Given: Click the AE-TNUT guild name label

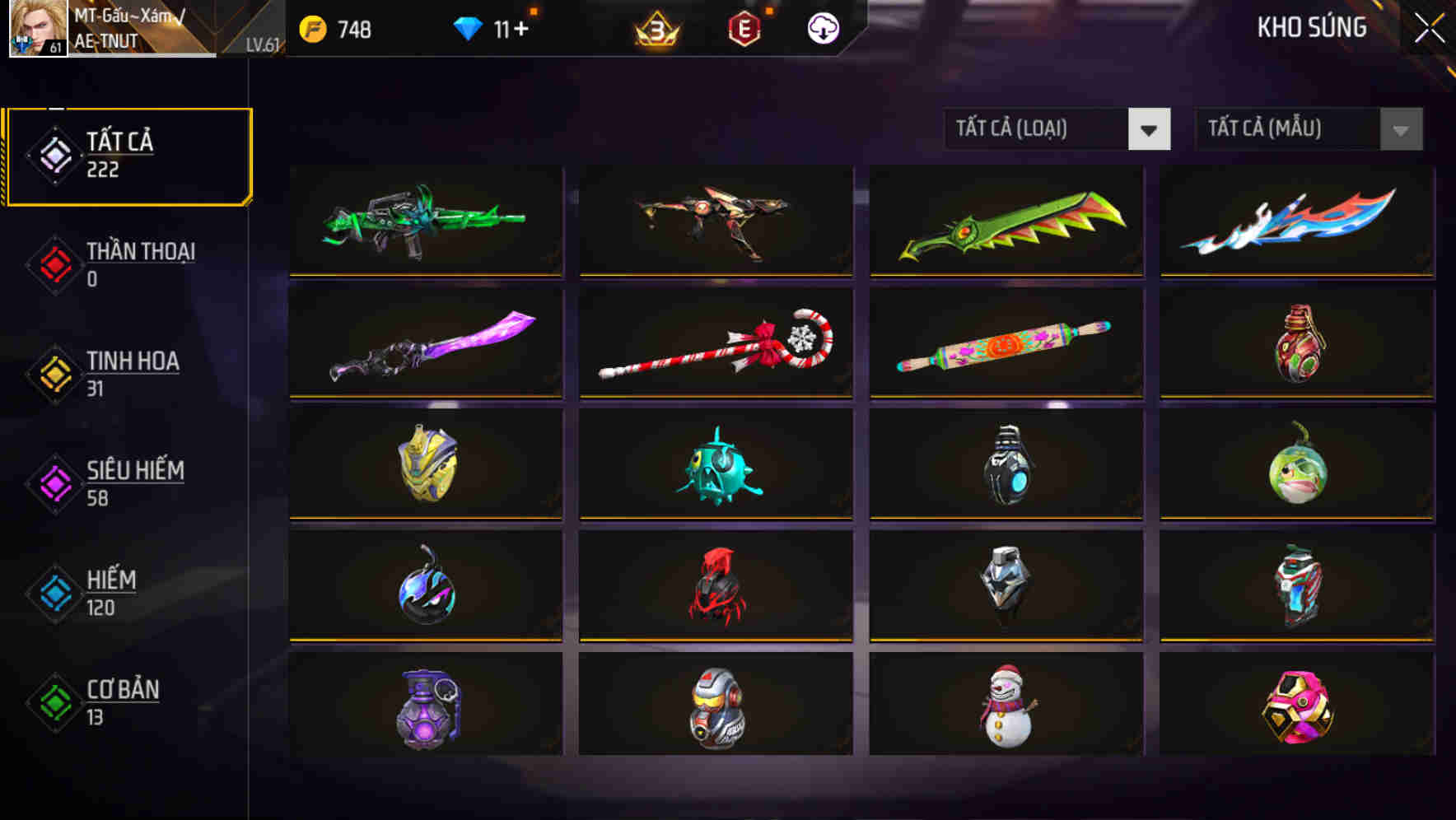Looking at the screenshot, I should [107, 37].
